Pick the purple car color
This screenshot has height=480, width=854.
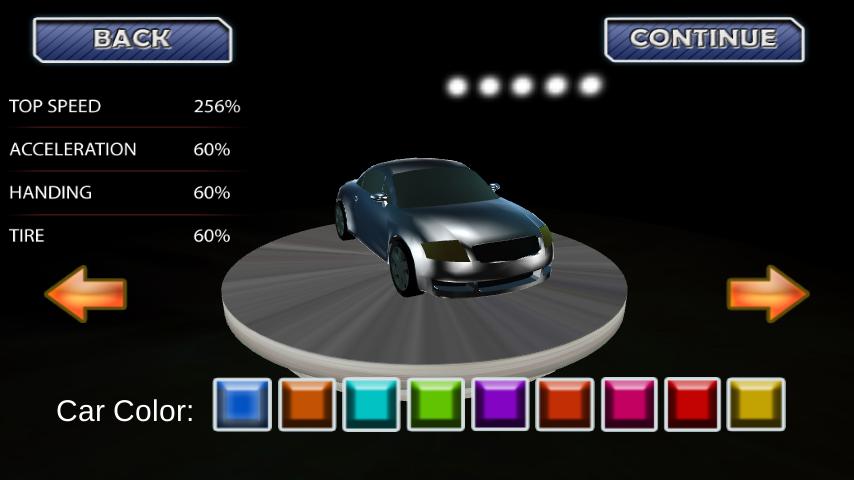pyautogui.click(x=500, y=404)
